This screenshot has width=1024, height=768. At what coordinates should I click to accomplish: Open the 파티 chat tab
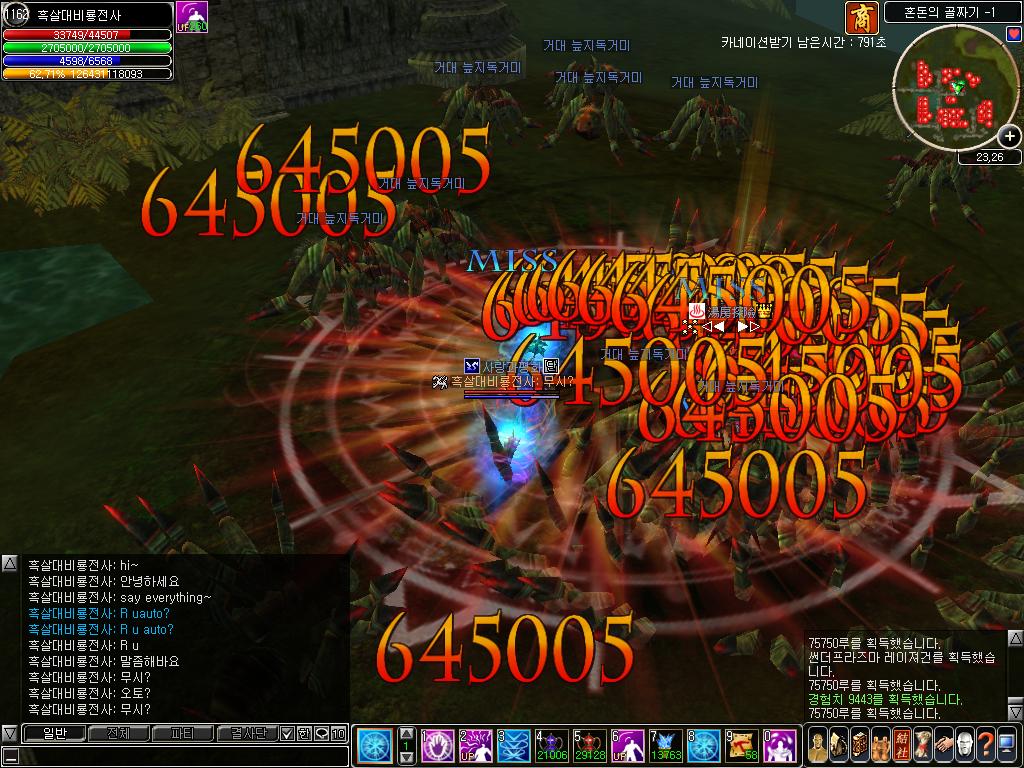coord(182,733)
